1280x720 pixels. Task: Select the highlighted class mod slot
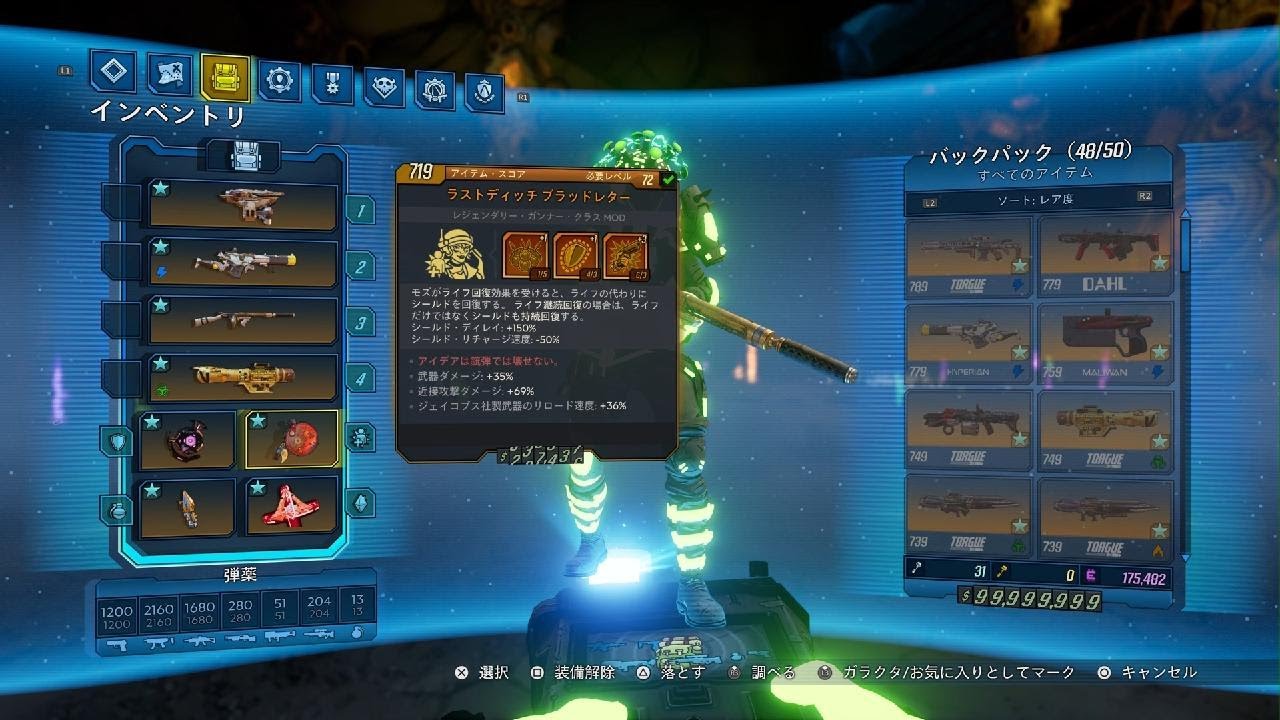pyautogui.click(x=292, y=440)
